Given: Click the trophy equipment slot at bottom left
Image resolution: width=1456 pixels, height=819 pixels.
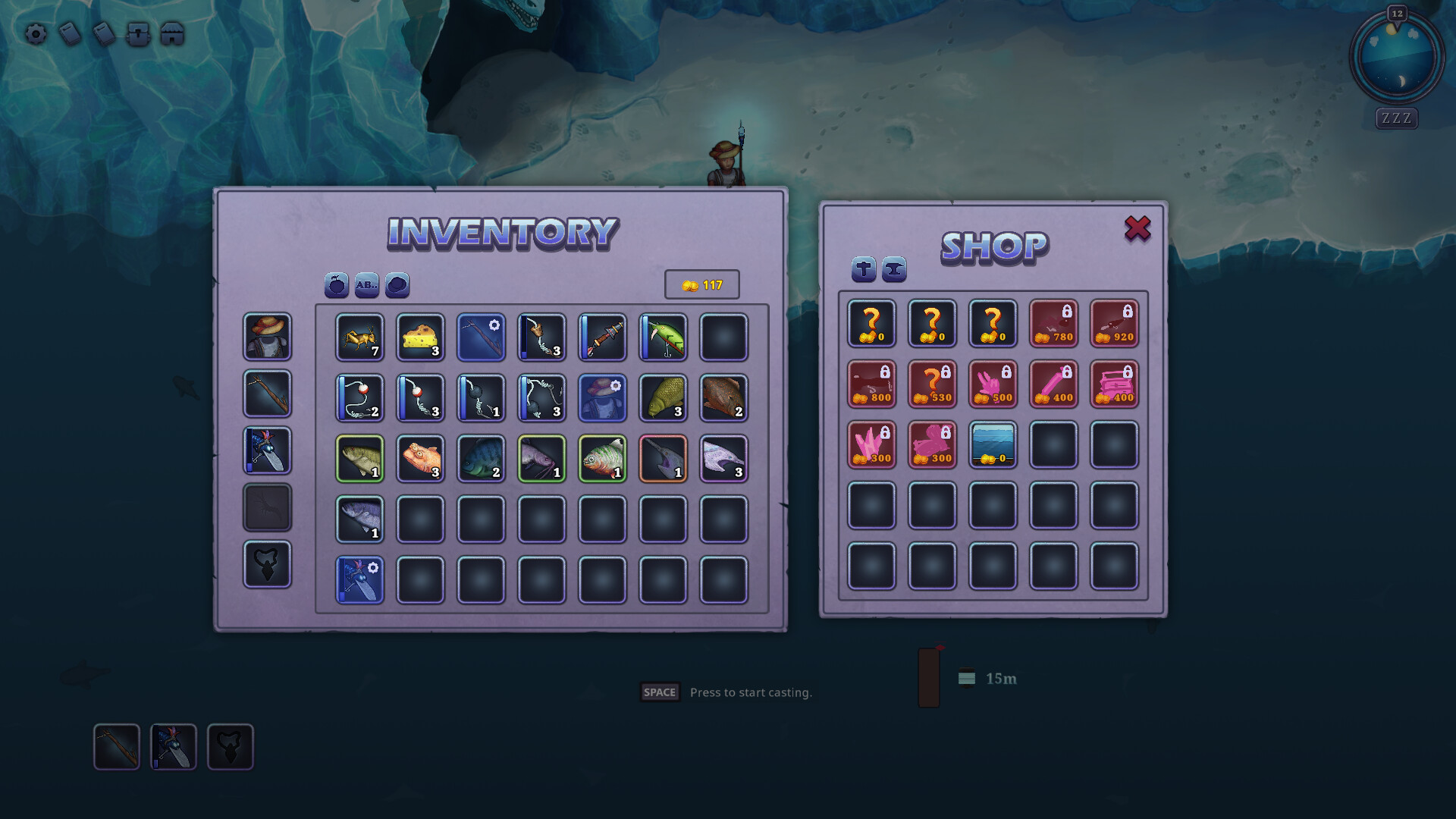Looking at the screenshot, I should click(267, 566).
